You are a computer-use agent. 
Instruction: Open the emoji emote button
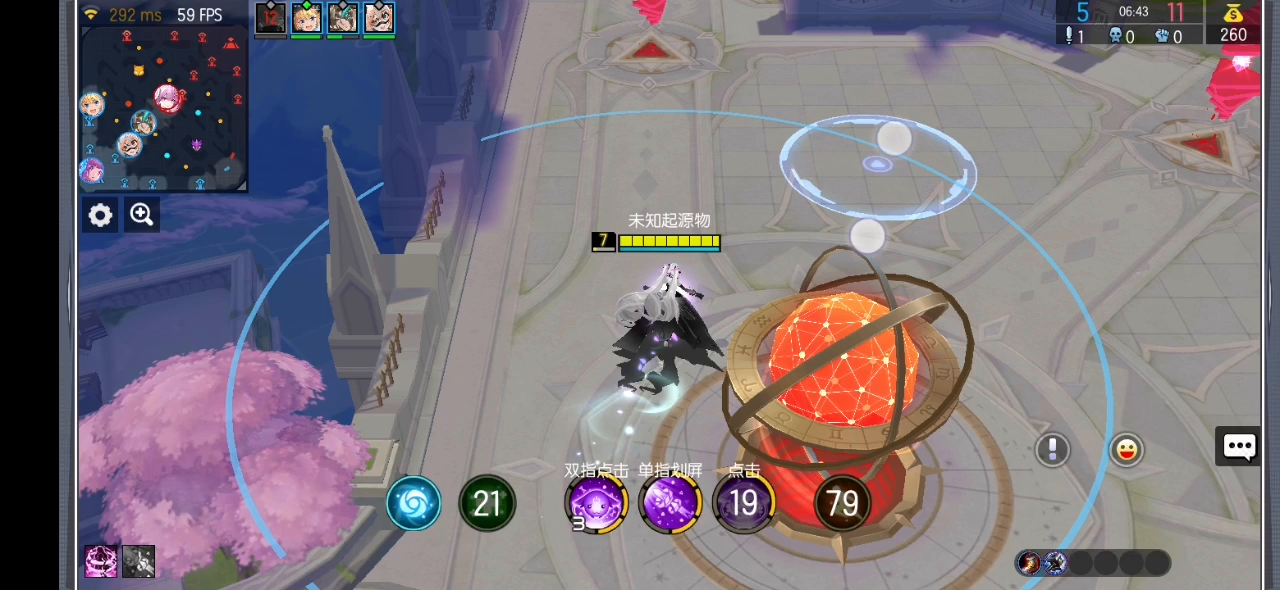(x=1126, y=450)
